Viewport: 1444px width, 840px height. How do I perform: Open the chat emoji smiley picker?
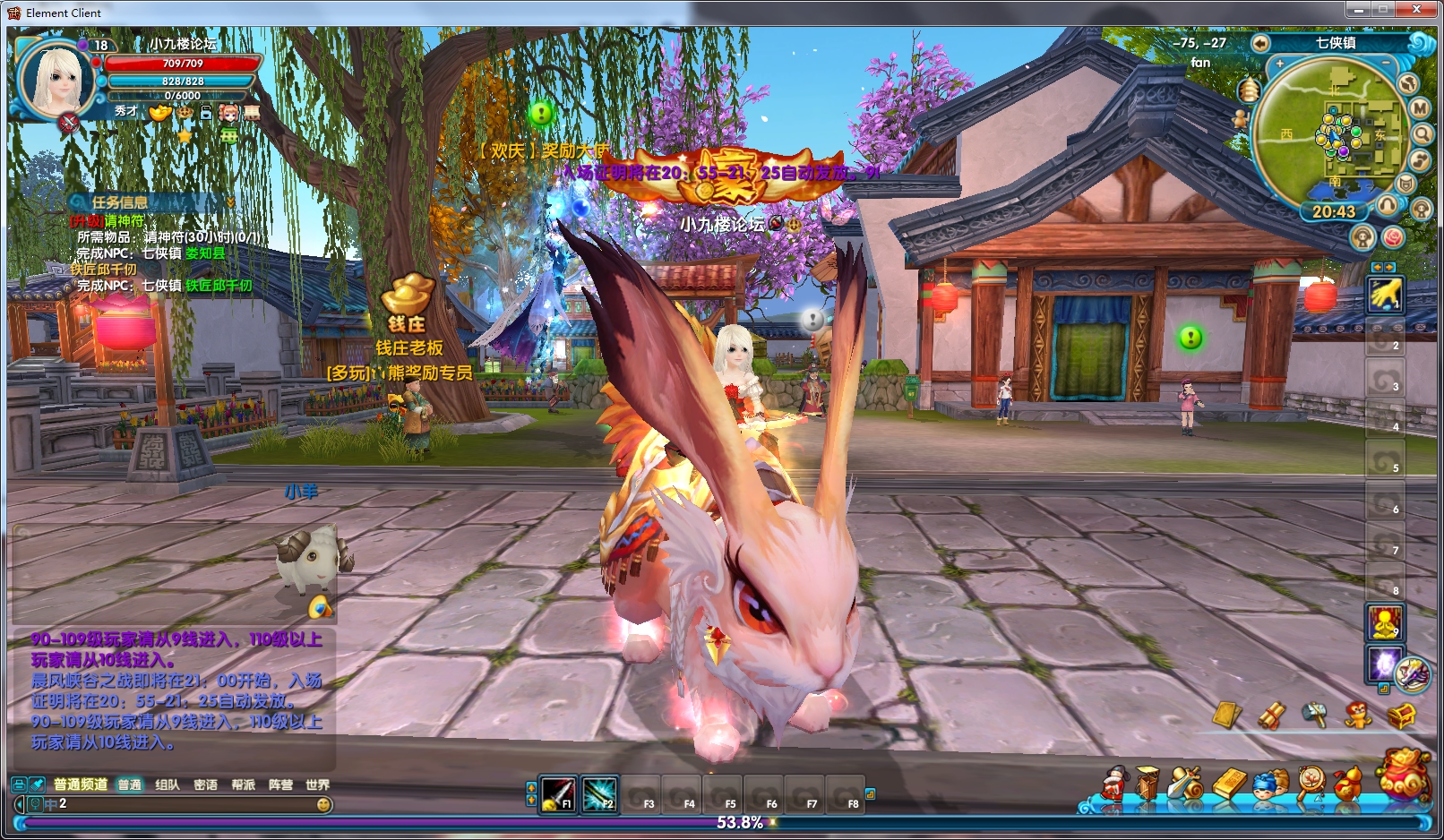click(323, 804)
